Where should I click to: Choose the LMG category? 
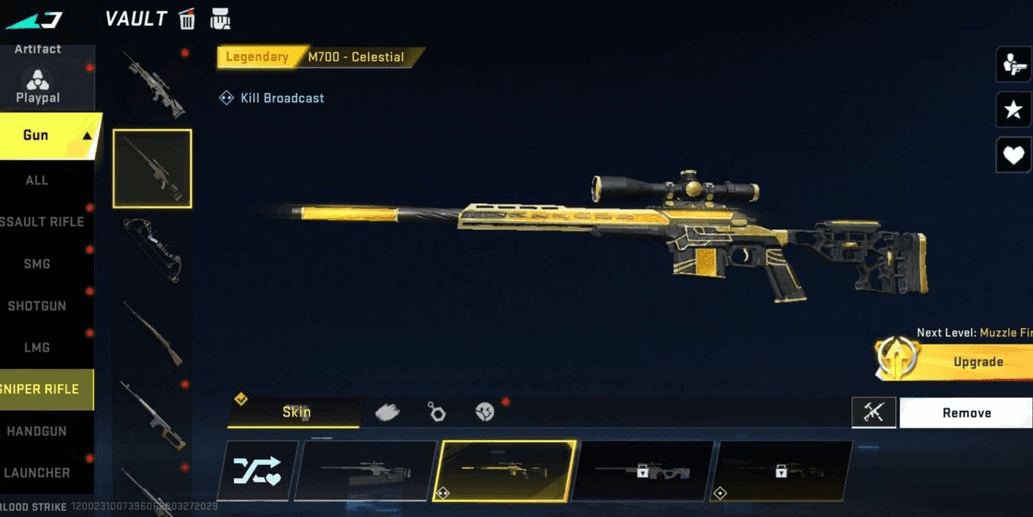(x=37, y=348)
